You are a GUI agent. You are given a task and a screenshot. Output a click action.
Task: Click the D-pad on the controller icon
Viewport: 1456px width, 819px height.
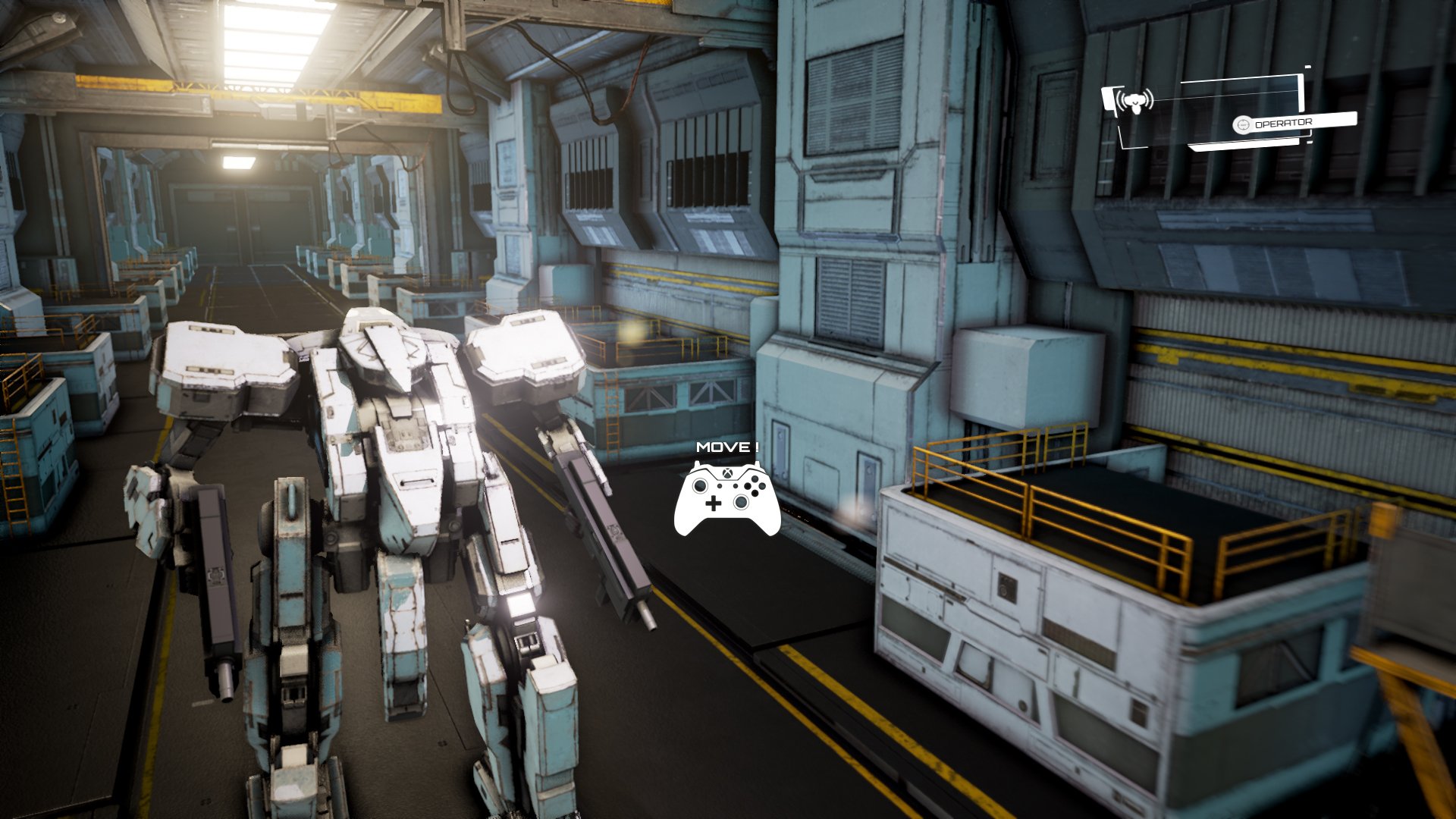tap(714, 503)
